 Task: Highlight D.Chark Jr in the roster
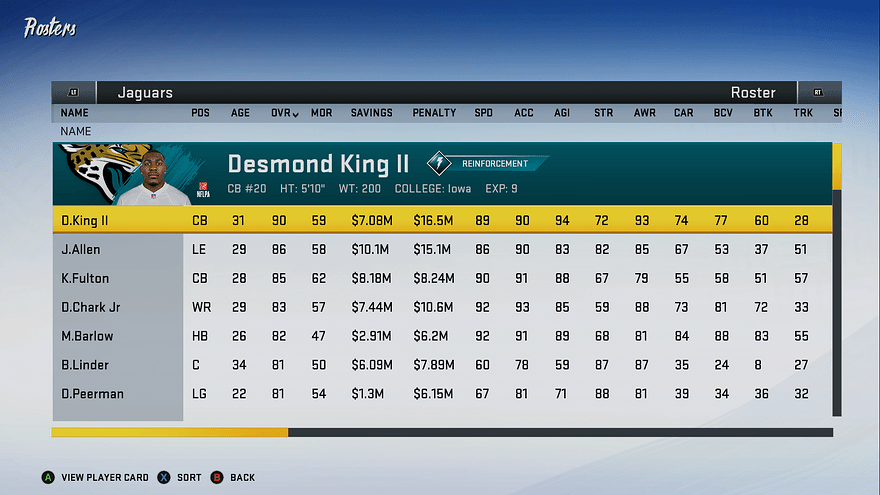(x=440, y=307)
